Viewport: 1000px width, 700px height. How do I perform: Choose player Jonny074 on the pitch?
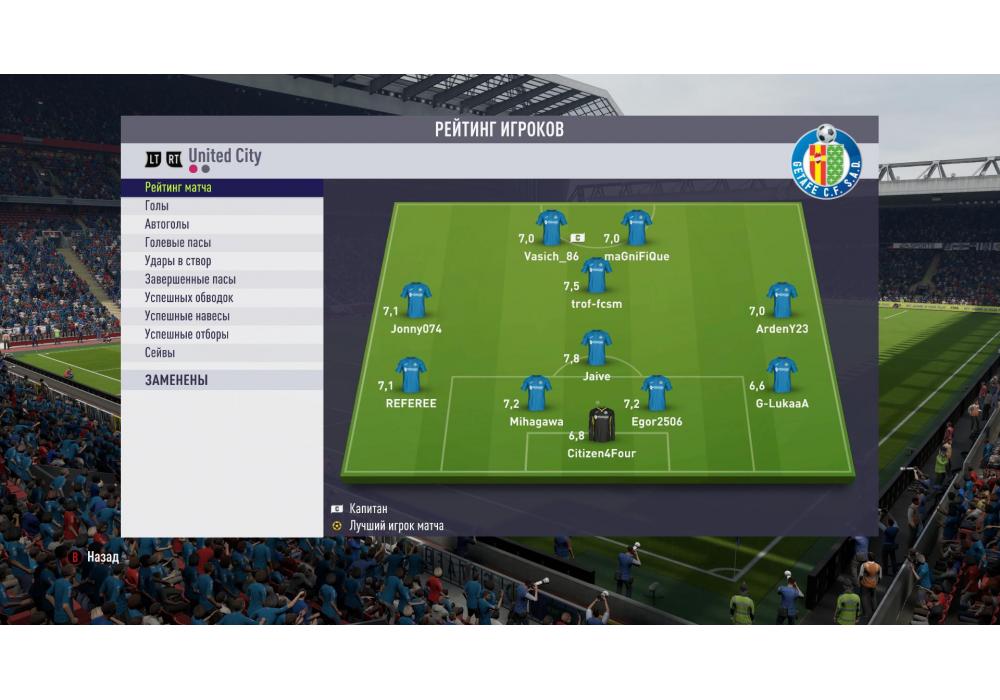[416, 301]
